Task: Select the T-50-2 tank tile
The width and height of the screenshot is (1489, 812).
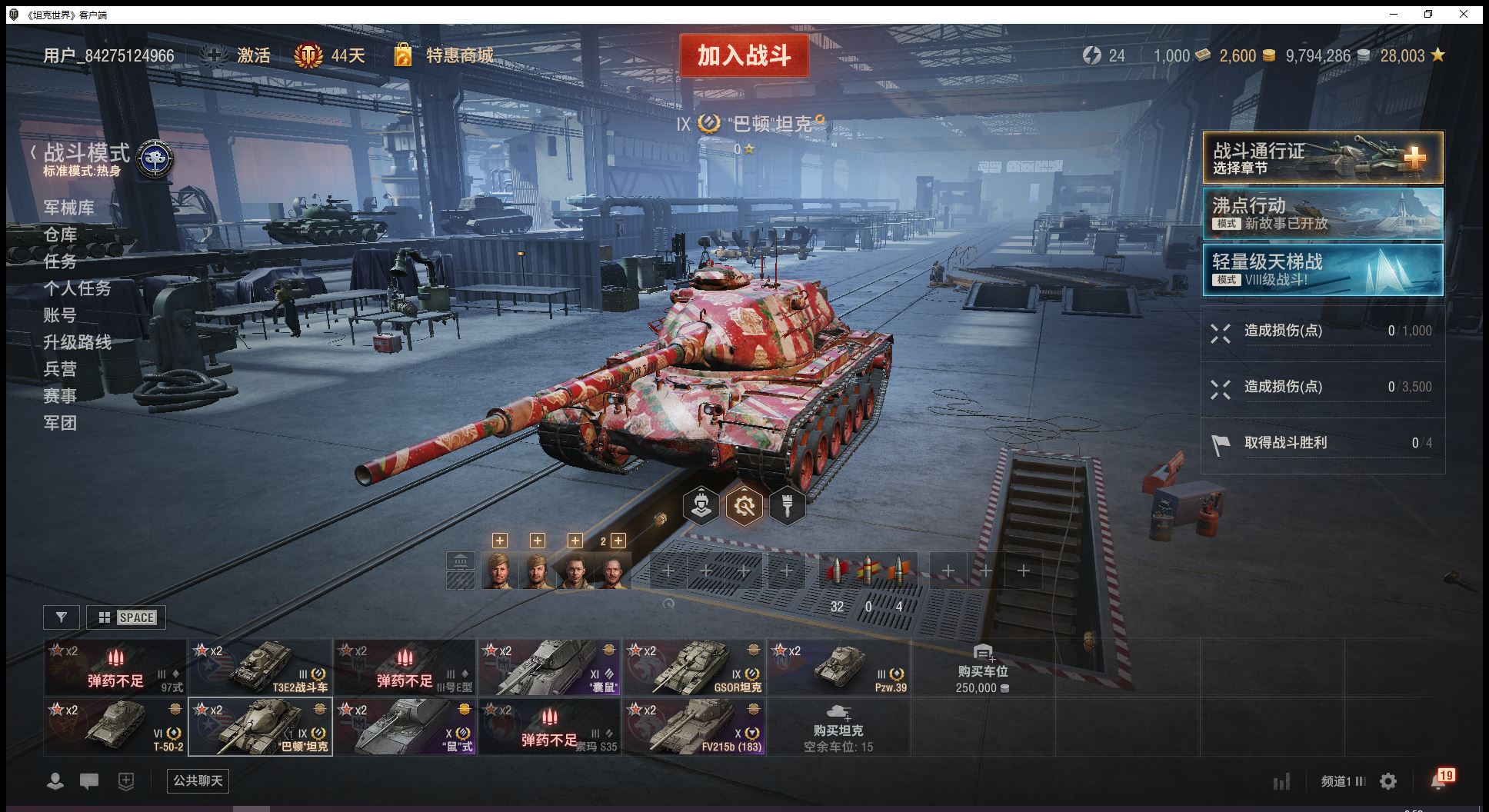Action: click(x=115, y=727)
